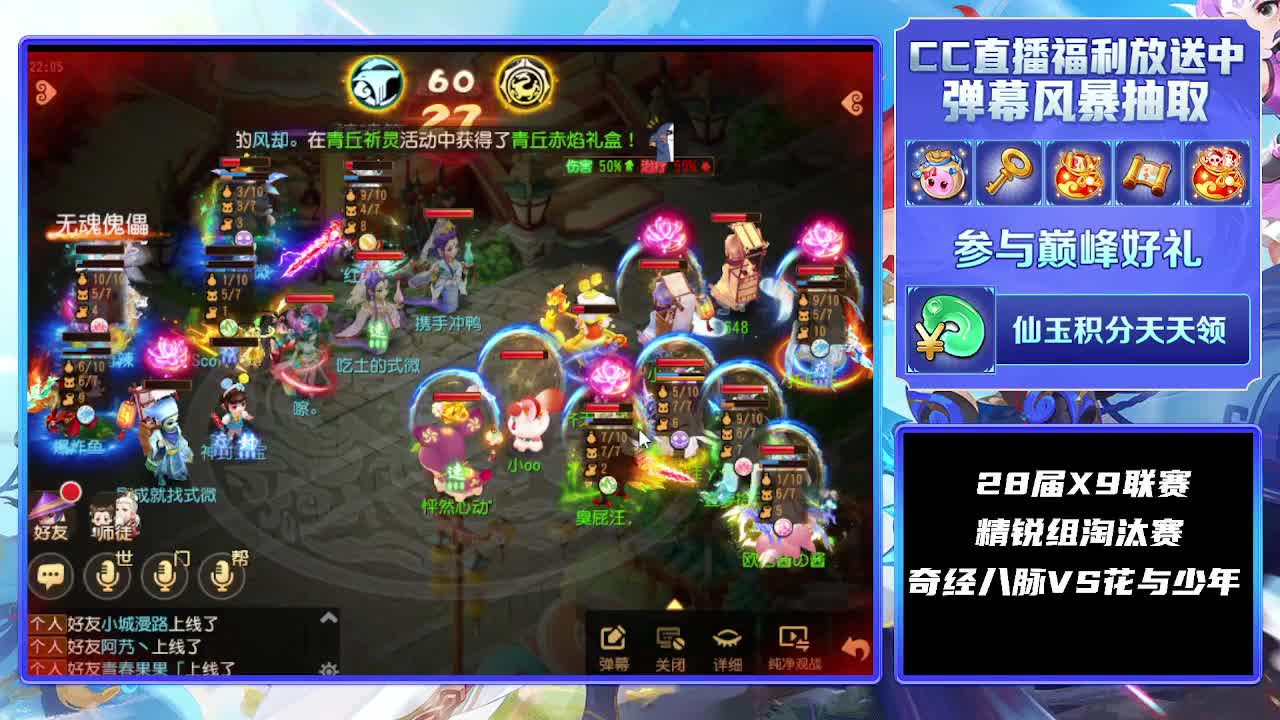This screenshot has height=720, width=1280.
Task: Click the 伤害 50% damage progress bar
Action: point(601,168)
